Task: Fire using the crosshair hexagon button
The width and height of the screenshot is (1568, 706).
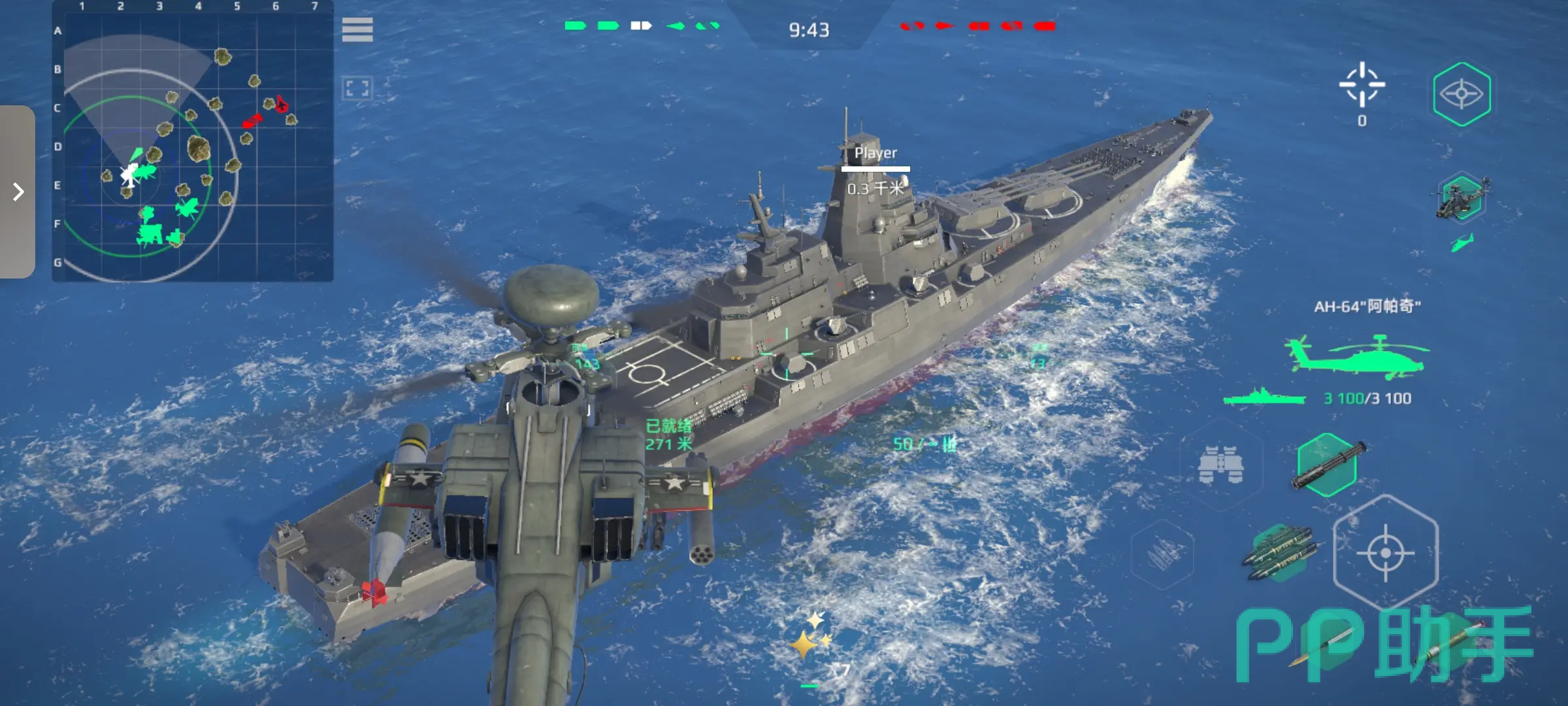Action: pyautogui.click(x=1385, y=553)
